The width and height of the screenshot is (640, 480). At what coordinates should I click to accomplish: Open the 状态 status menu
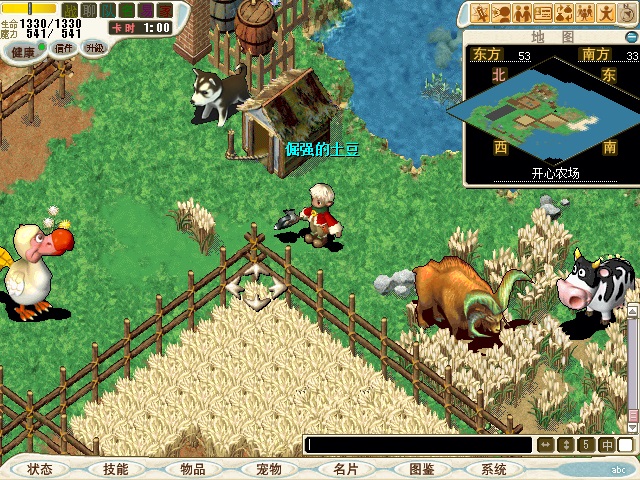40,469
